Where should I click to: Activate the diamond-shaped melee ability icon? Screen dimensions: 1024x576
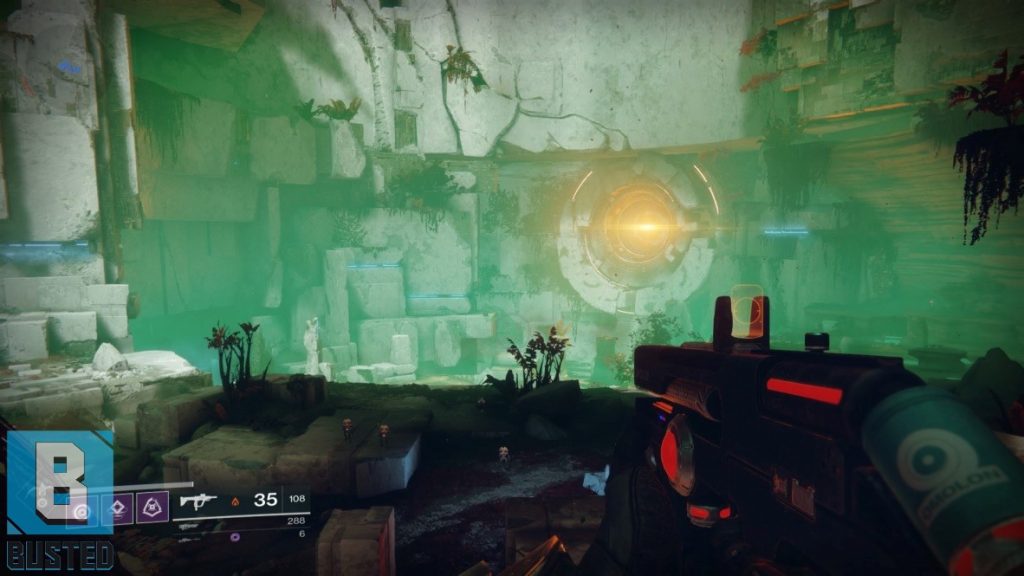click(116, 510)
